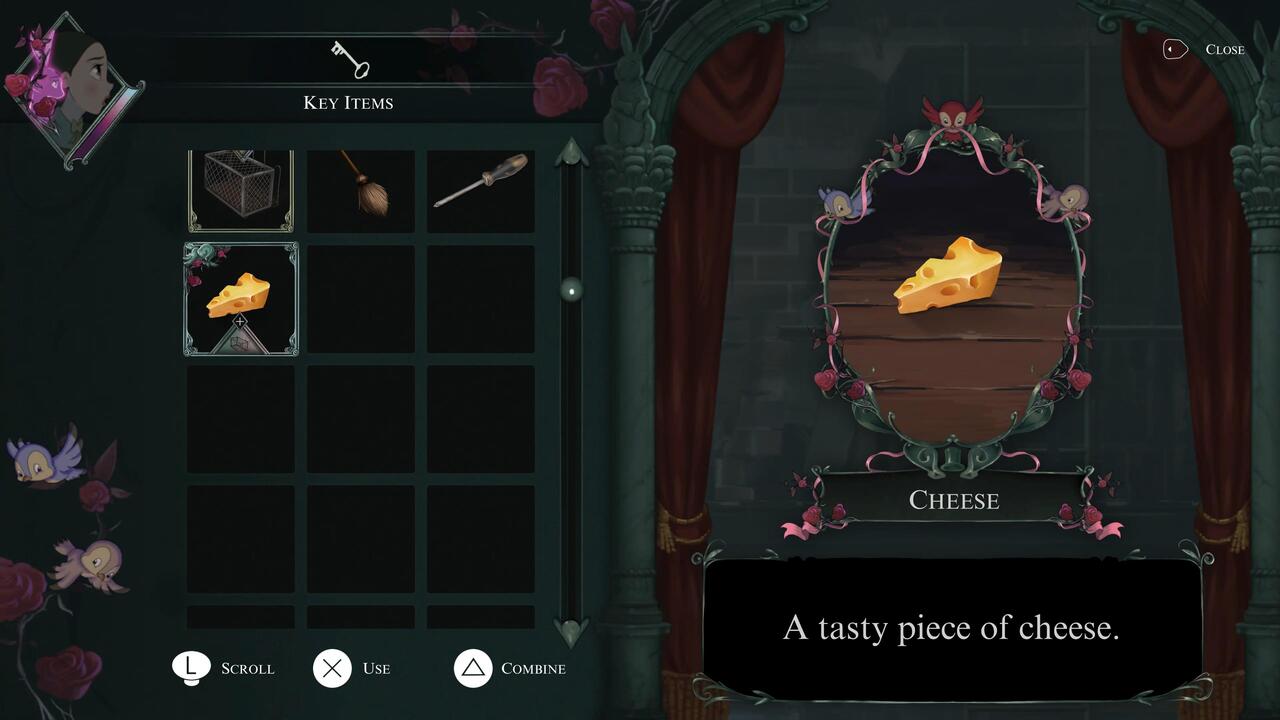Choose the broom in the inventory

click(361, 188)
